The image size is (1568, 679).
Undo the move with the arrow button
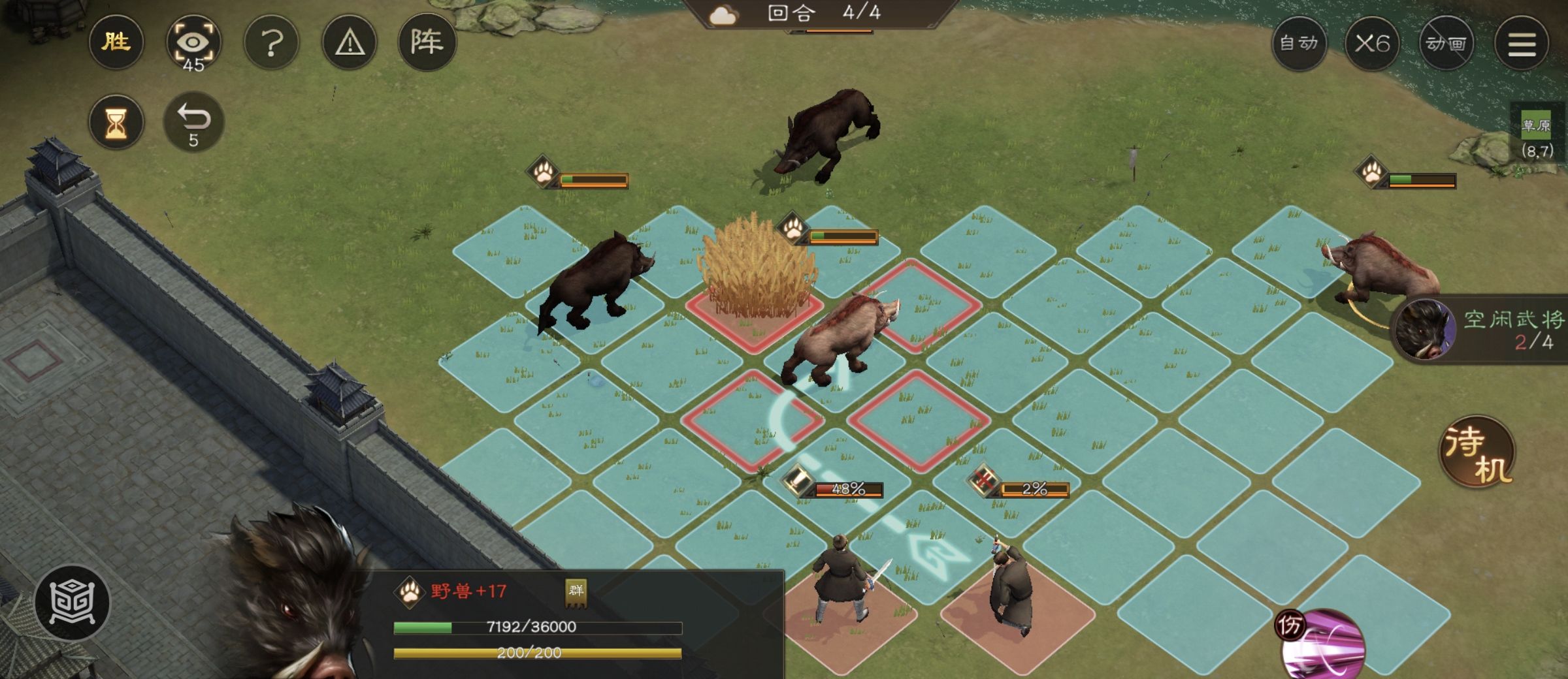[193, 123]
